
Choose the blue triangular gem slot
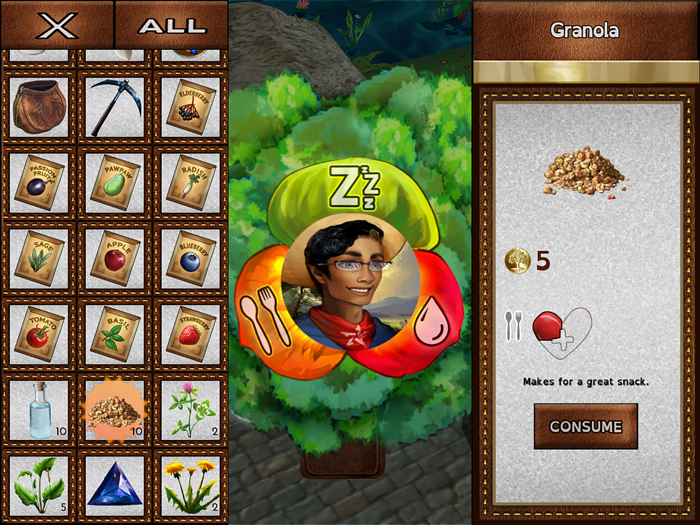point(114,483)
